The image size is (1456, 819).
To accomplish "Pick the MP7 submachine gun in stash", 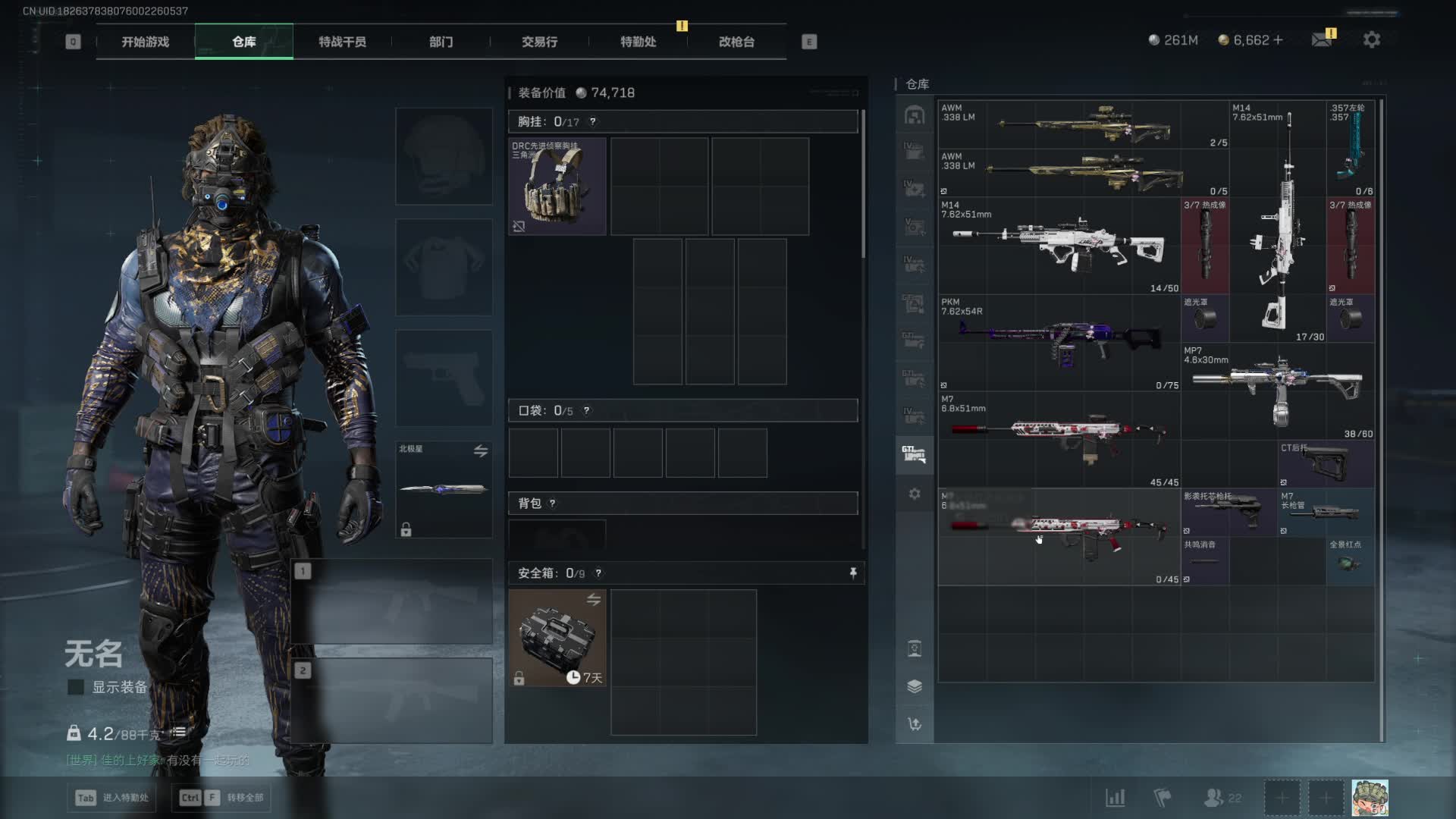I will tap(1278, 391).
